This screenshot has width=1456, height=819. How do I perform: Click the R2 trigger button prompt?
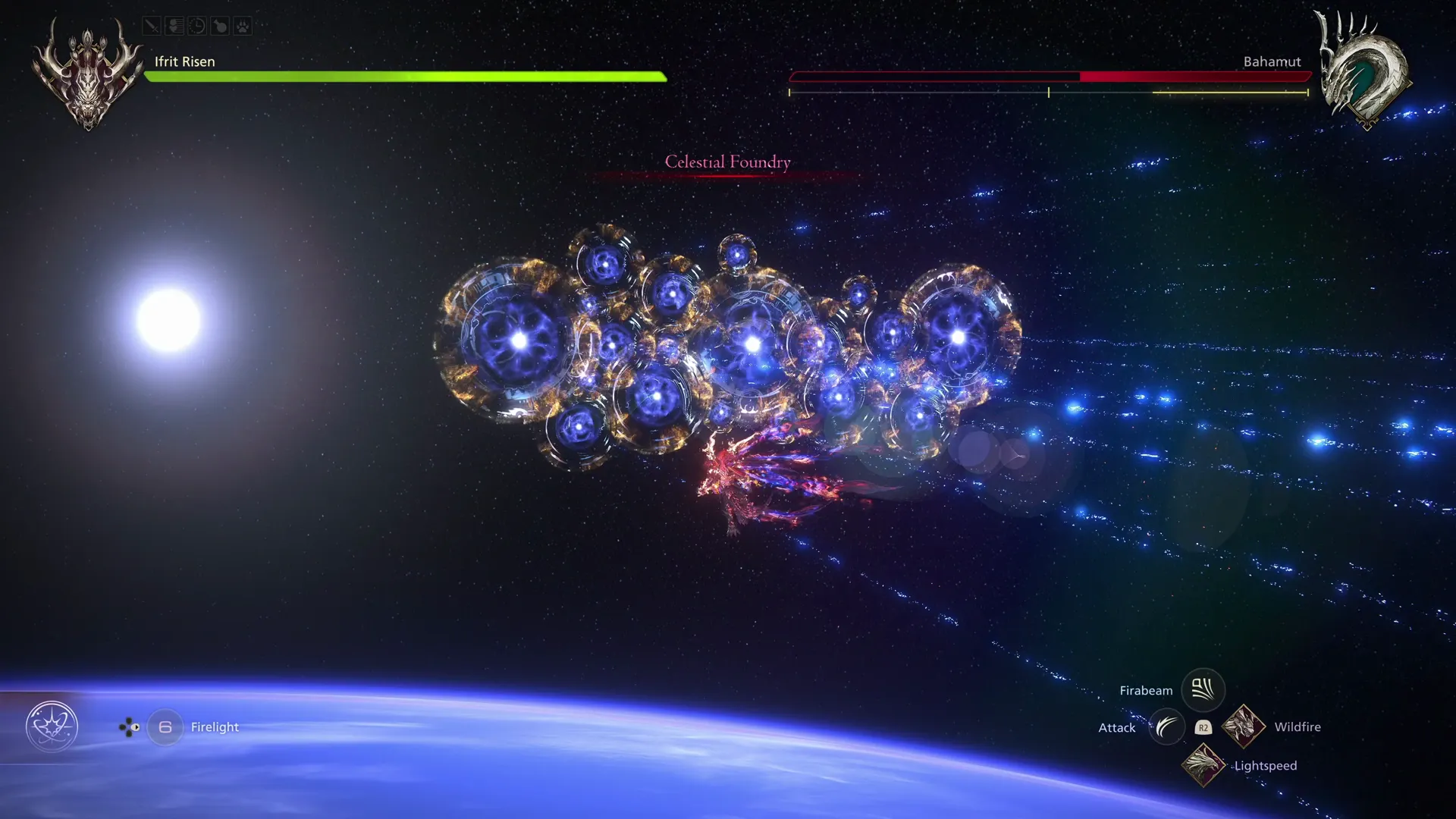tap(1203, 726)
